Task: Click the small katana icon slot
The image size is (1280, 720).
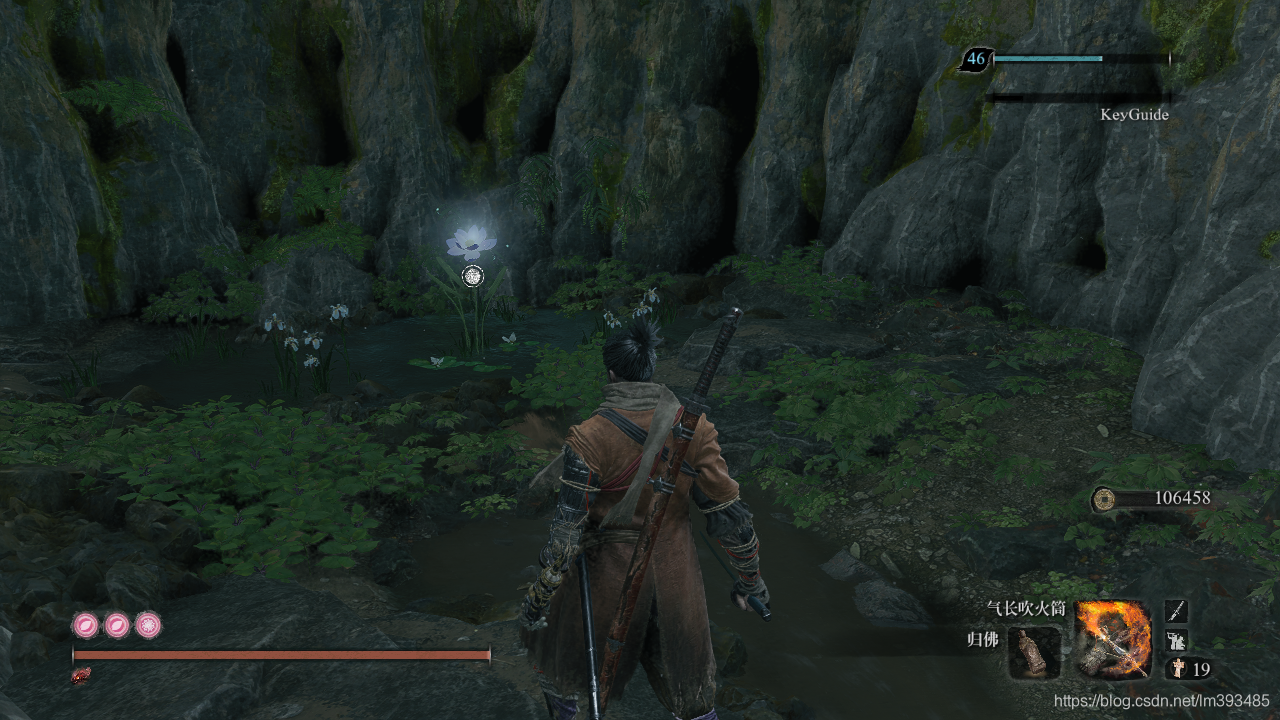Action: pos(1176,611)
